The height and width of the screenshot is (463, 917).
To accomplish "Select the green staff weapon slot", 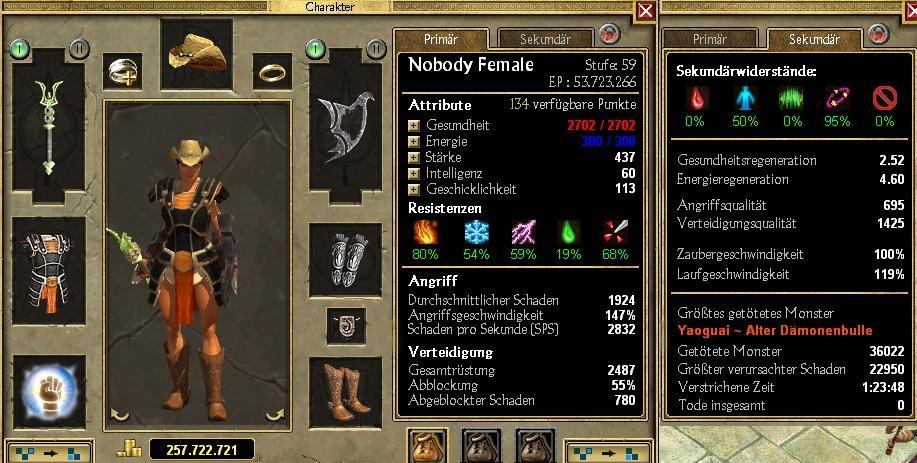I will point(47,122).
